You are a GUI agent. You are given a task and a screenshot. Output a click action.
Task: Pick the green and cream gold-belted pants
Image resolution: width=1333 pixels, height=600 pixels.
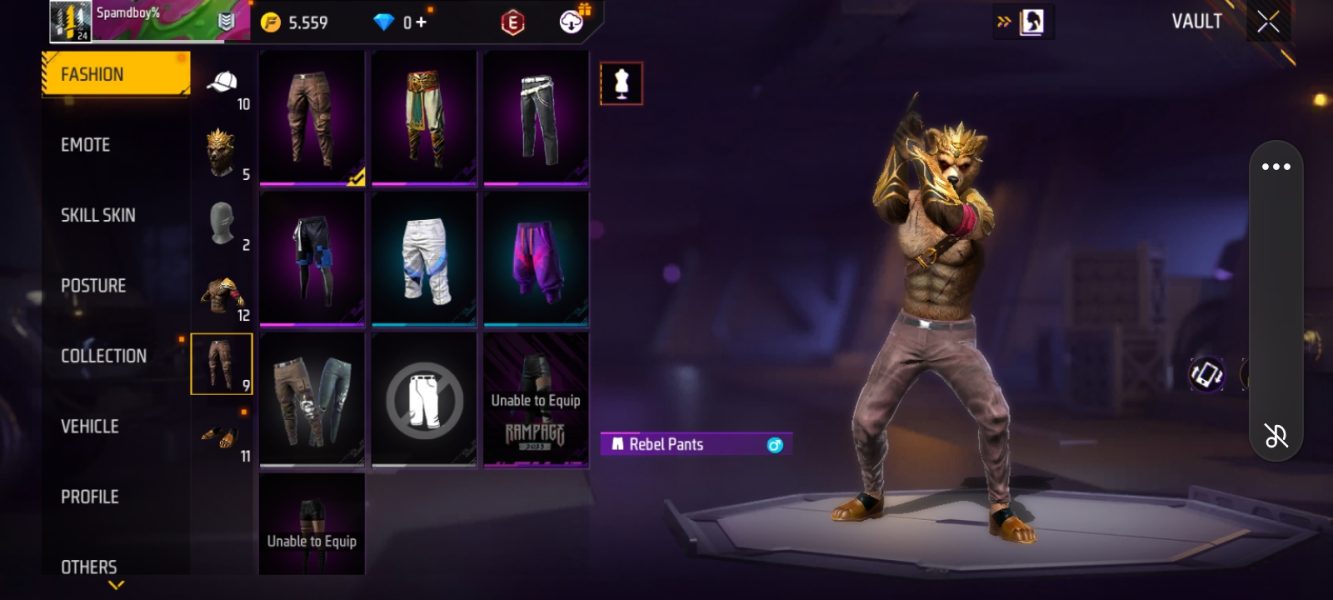(424, 117)
